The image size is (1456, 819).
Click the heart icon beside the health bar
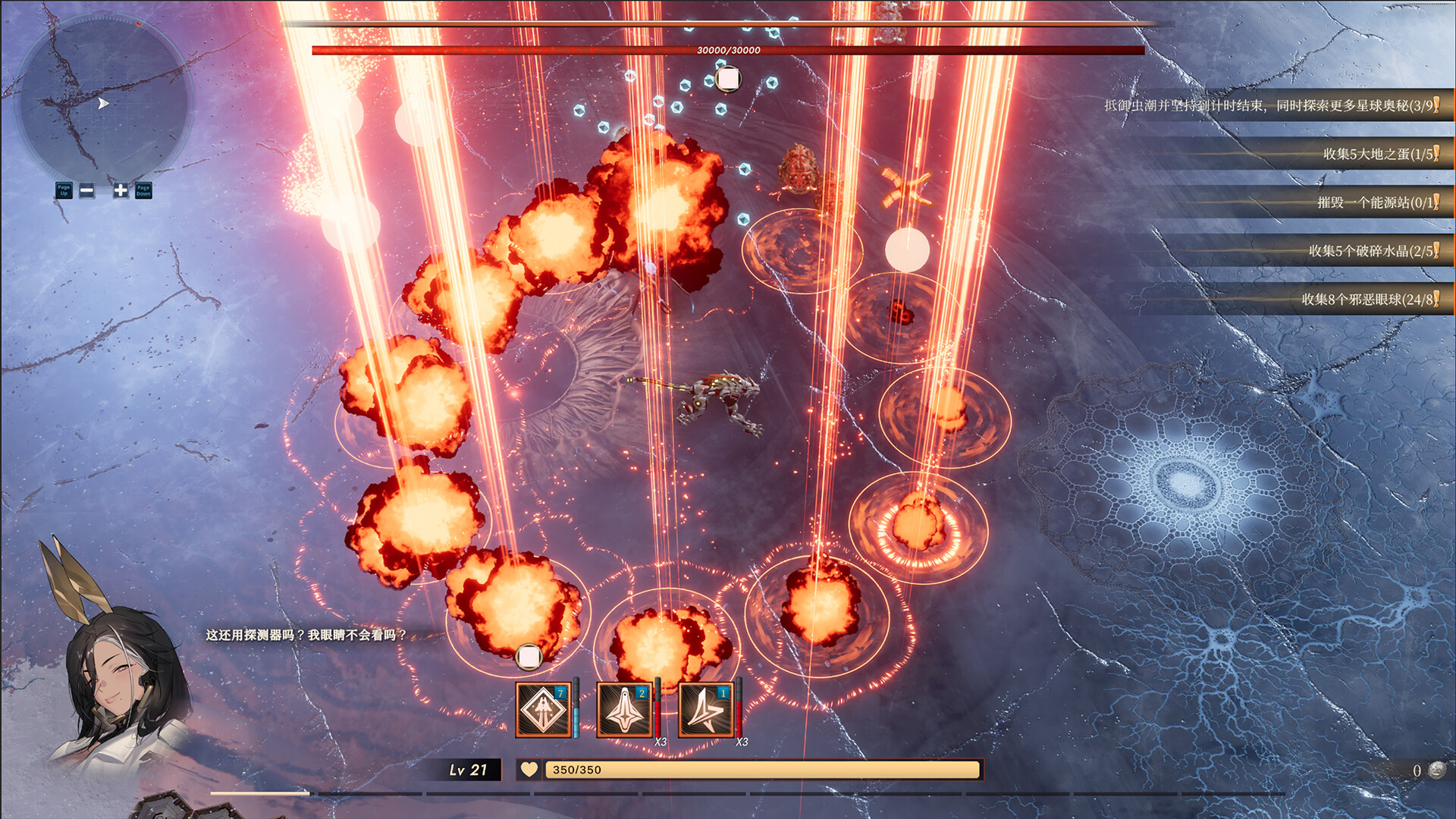tap(529, 770)
